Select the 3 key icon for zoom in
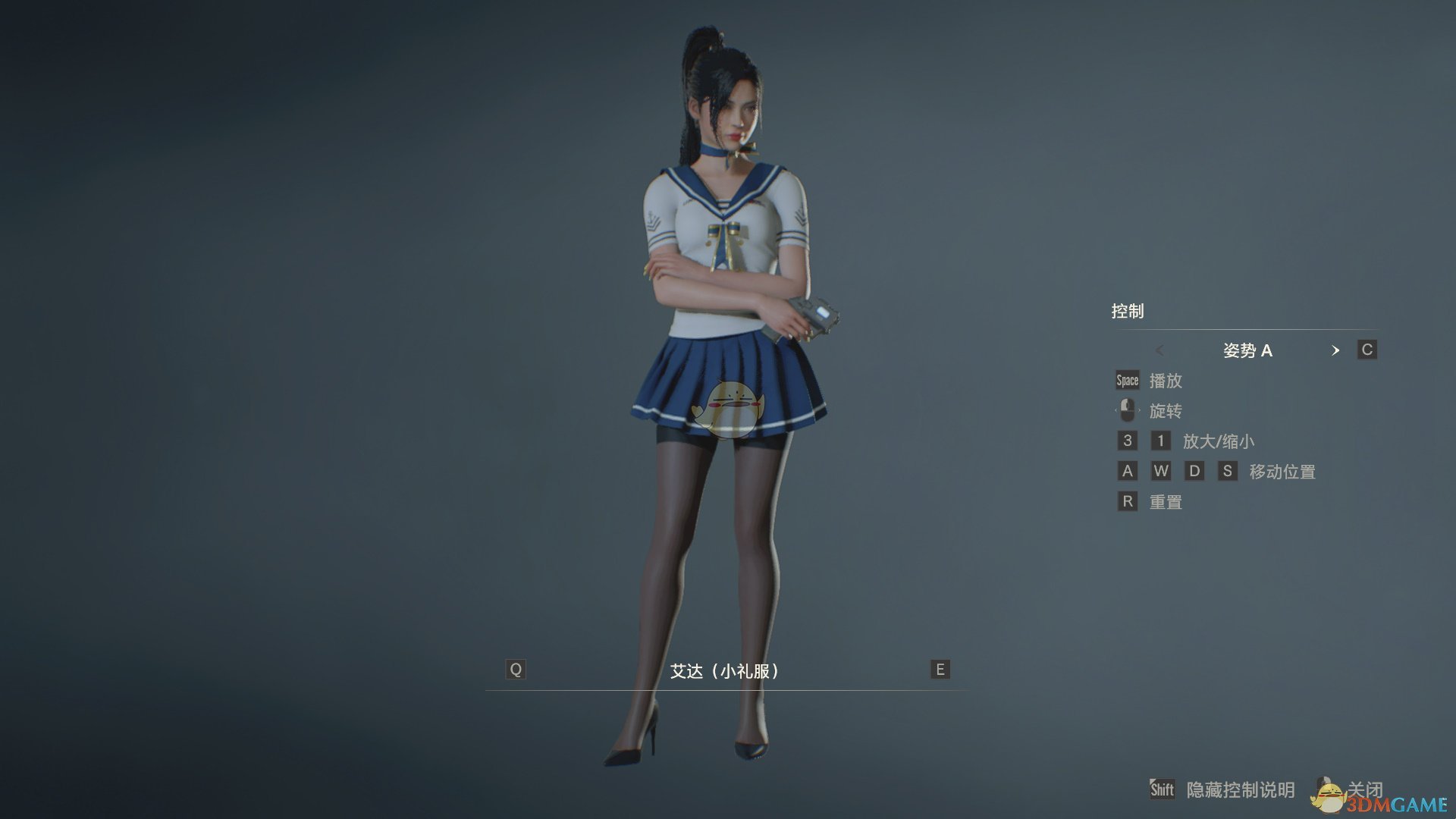Screen dimensions: 1456x819 coord(1127,441)
